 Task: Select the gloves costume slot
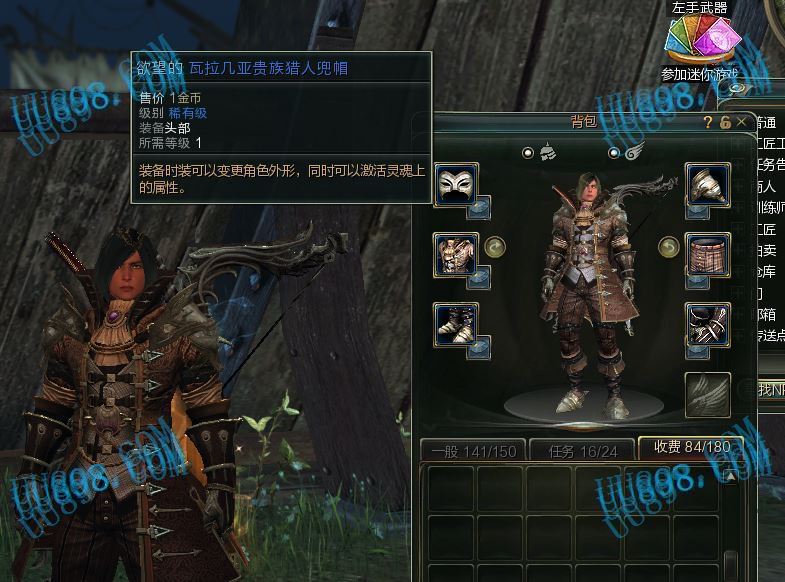click(x=706, y=324)
